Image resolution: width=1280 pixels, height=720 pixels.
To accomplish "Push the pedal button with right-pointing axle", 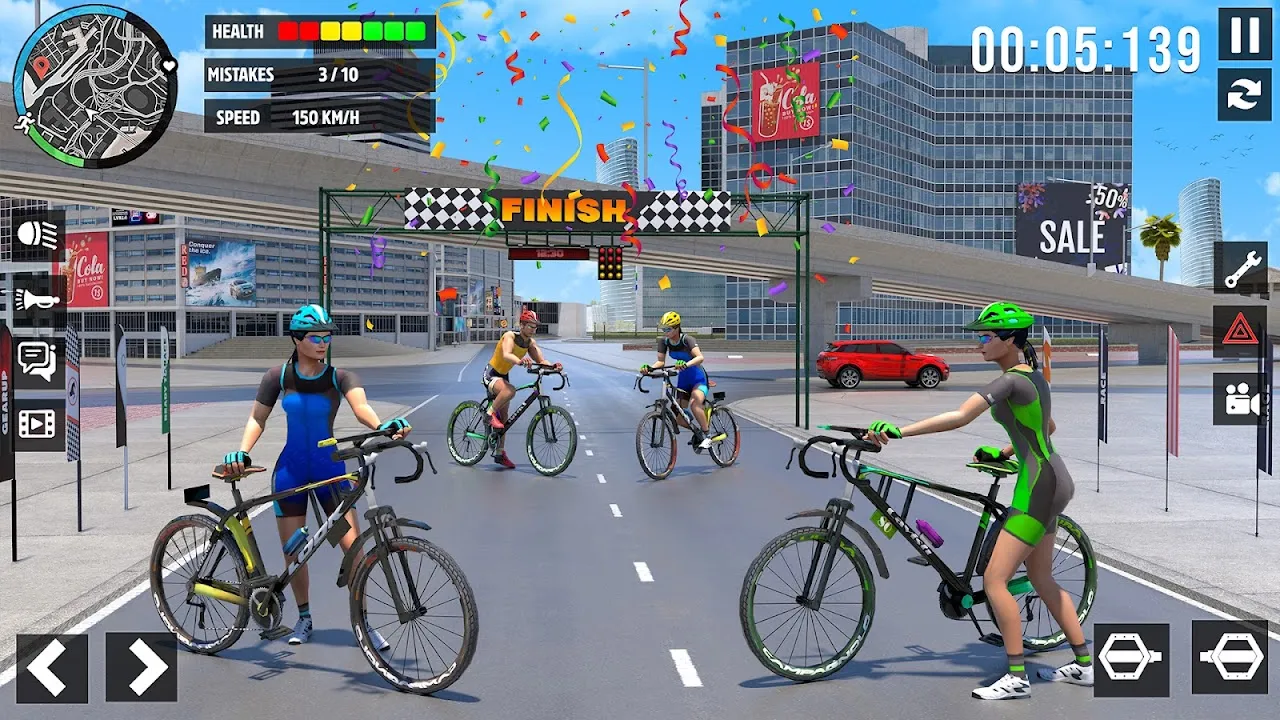I will click(x=1131, y=660).
